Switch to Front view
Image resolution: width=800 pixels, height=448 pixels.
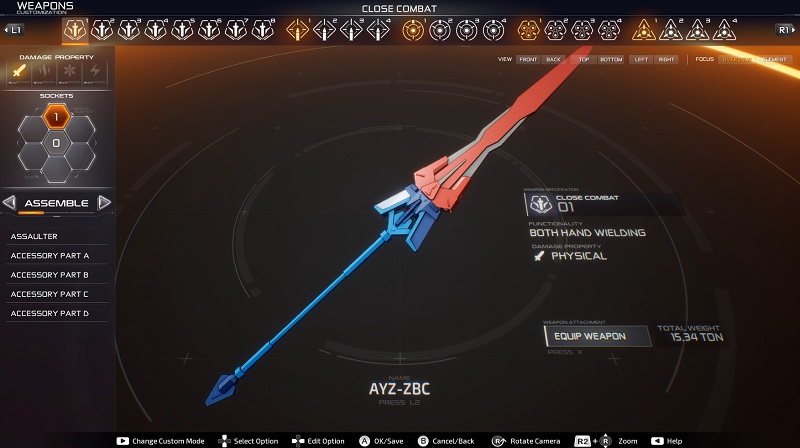(x=528, y=60)
